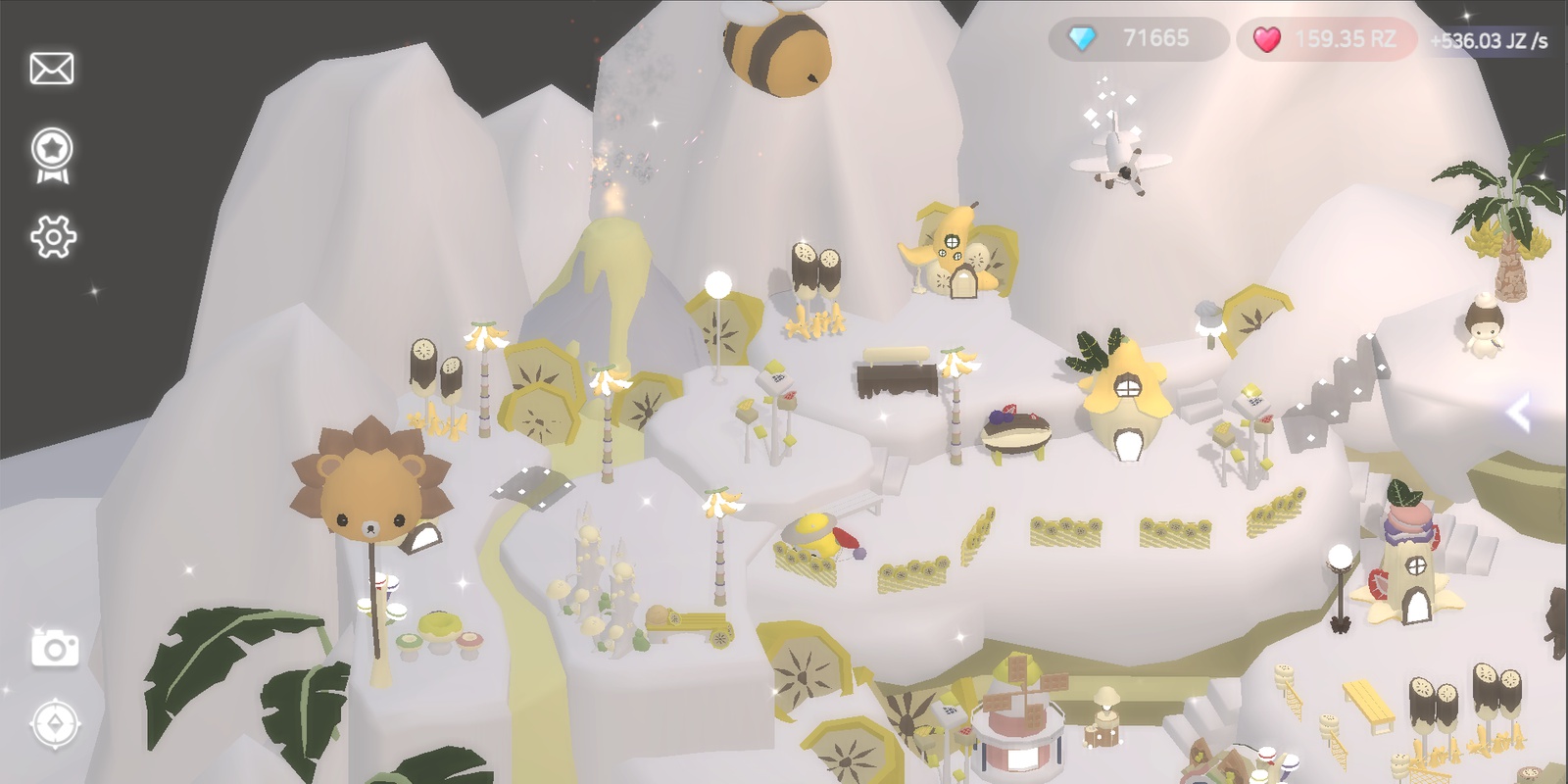Expand the side panel with the arrow
The width and height of the screenshot is (1568, 784).
pyautogui.click(x=1519, y=414)
